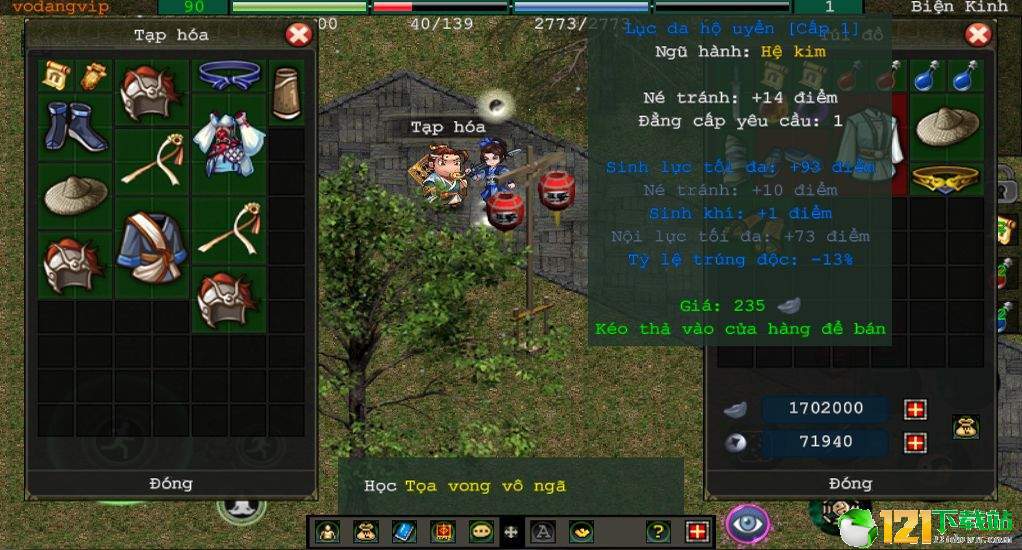Screen dimensions: 1022x550
Task: Toggle the purple eye button
Action: click(747, 524)
